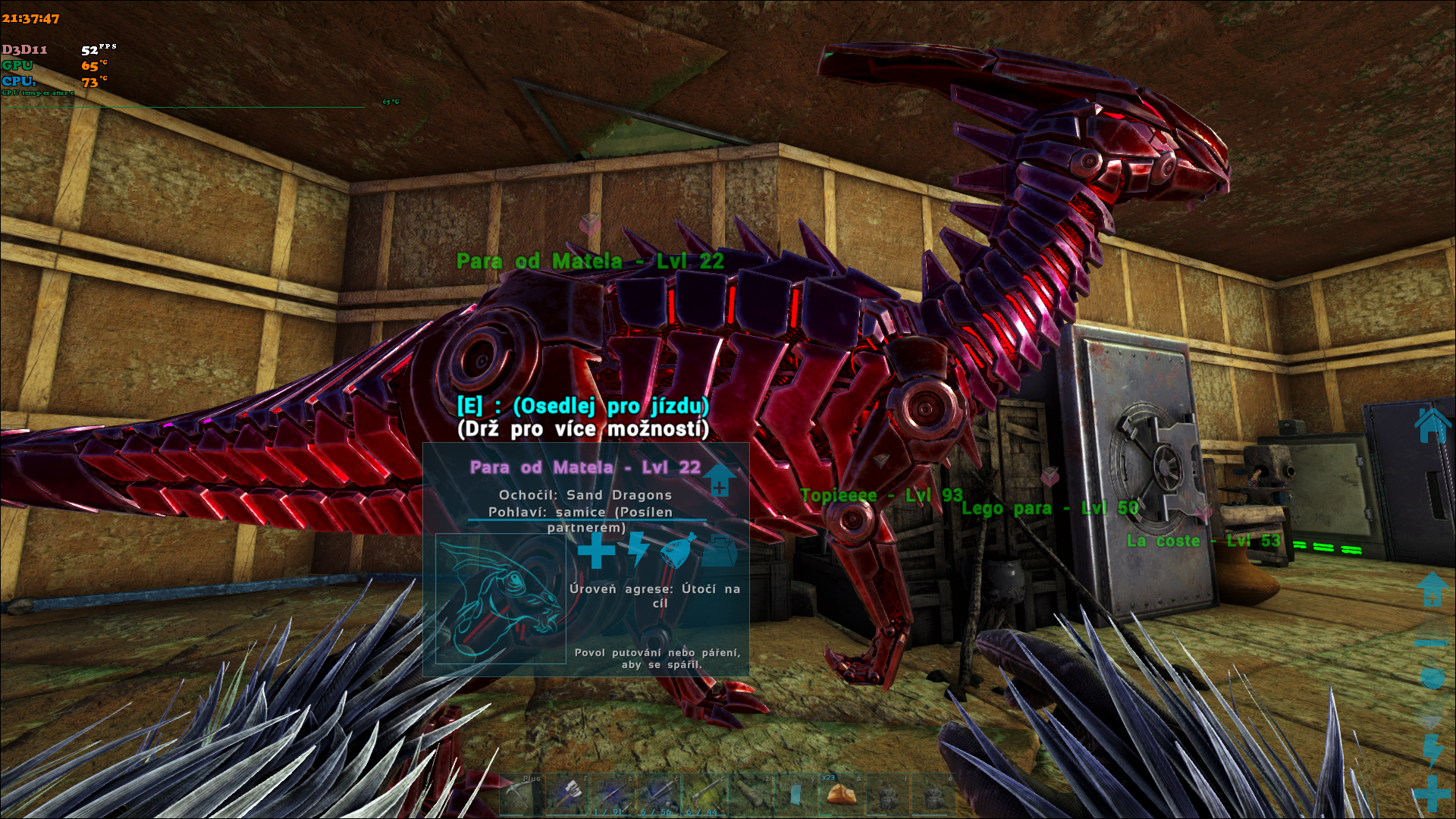Screen dimensions: 1456x819
Task: Select the spyglass hotbar slot
Action: click(x=749, y=795)
